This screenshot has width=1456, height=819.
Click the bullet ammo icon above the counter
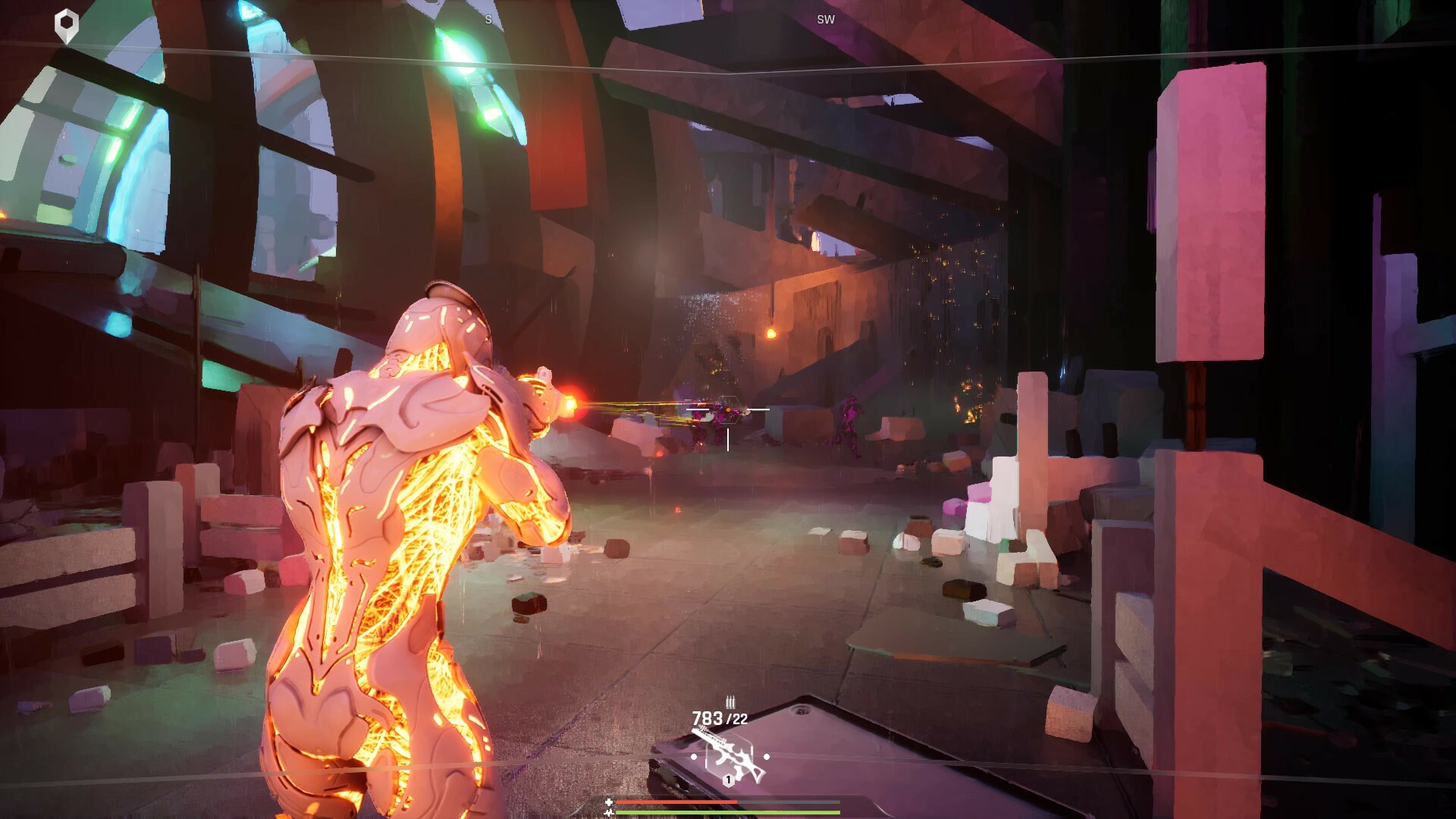[730, 703]
